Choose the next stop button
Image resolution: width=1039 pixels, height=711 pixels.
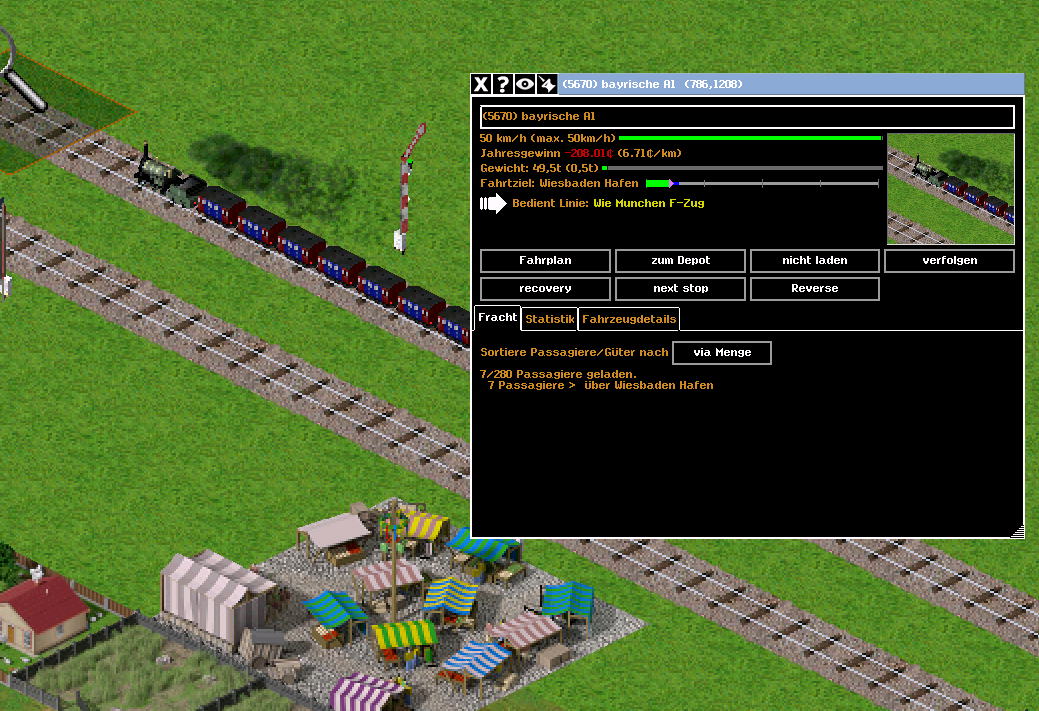[680, 289]
